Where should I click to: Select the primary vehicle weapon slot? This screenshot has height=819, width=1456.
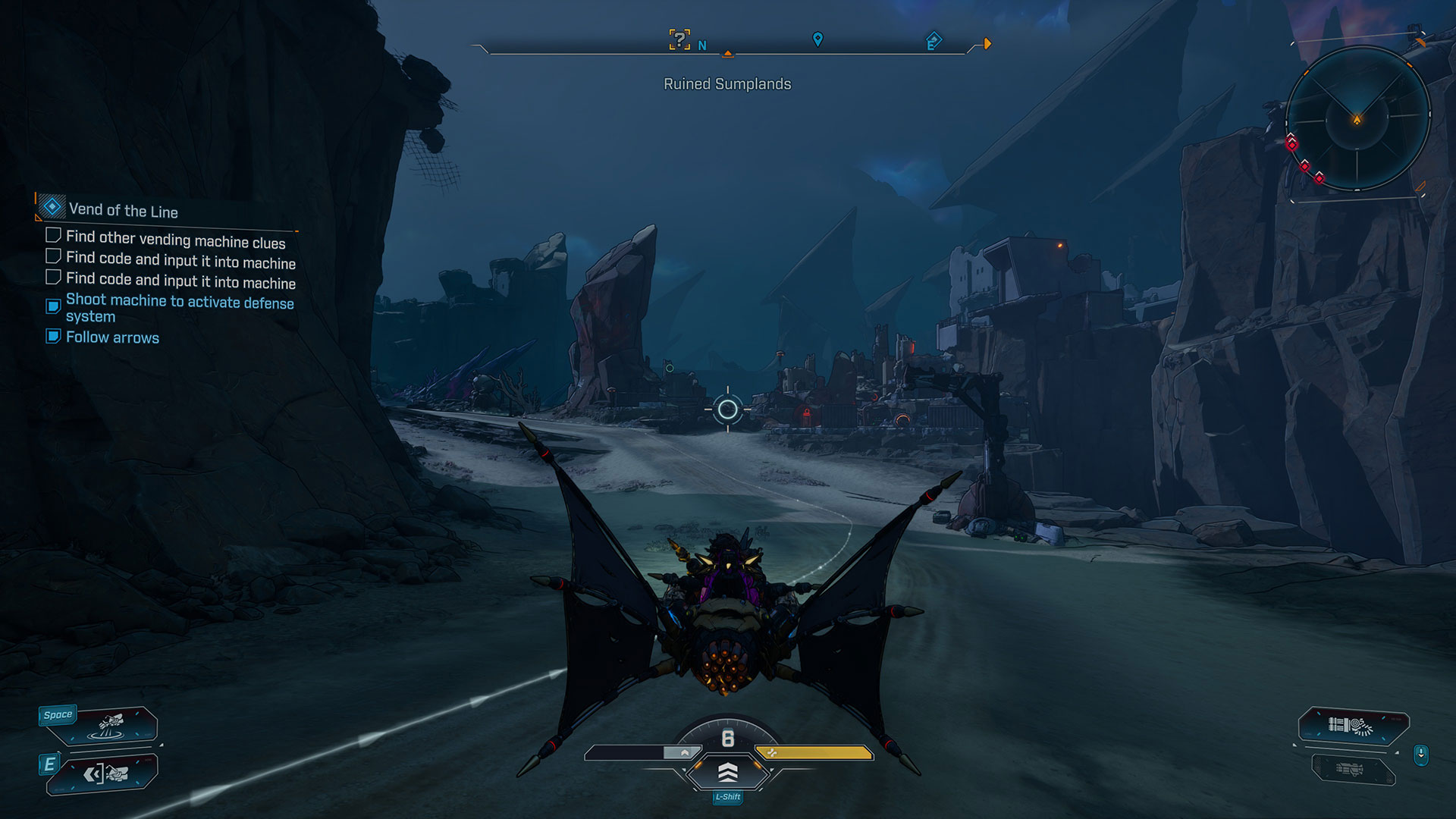[x=1354, y=726]
